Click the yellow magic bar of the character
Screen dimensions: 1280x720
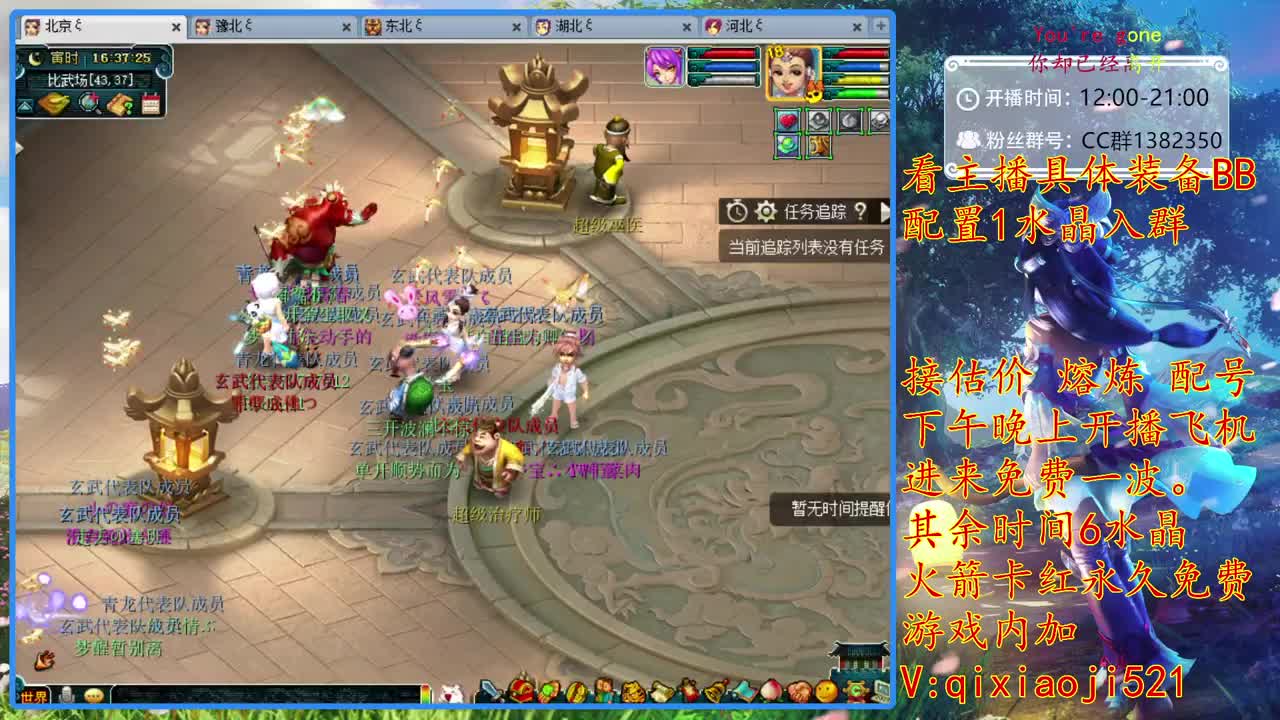tap(859, 79)
